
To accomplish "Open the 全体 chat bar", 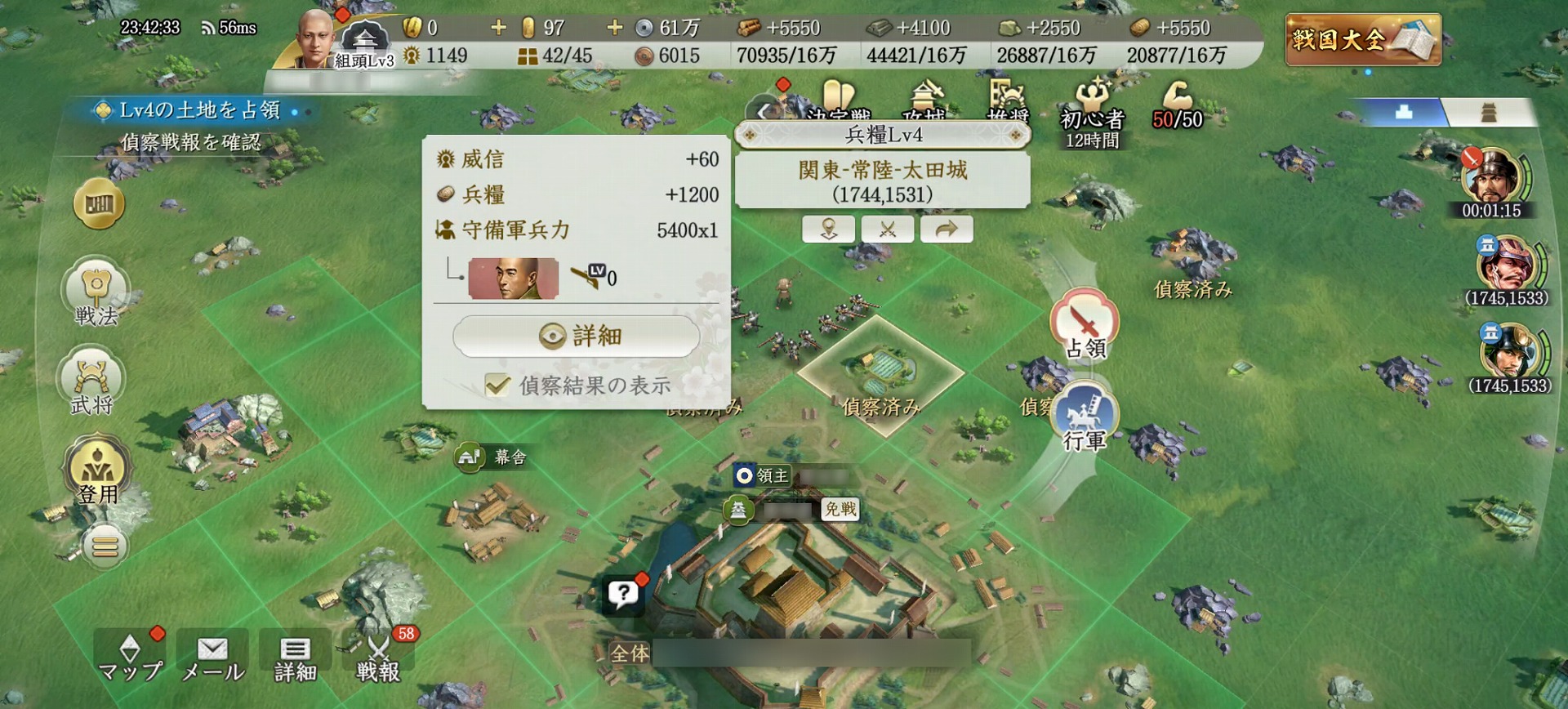I will click(x=788, y=653).
